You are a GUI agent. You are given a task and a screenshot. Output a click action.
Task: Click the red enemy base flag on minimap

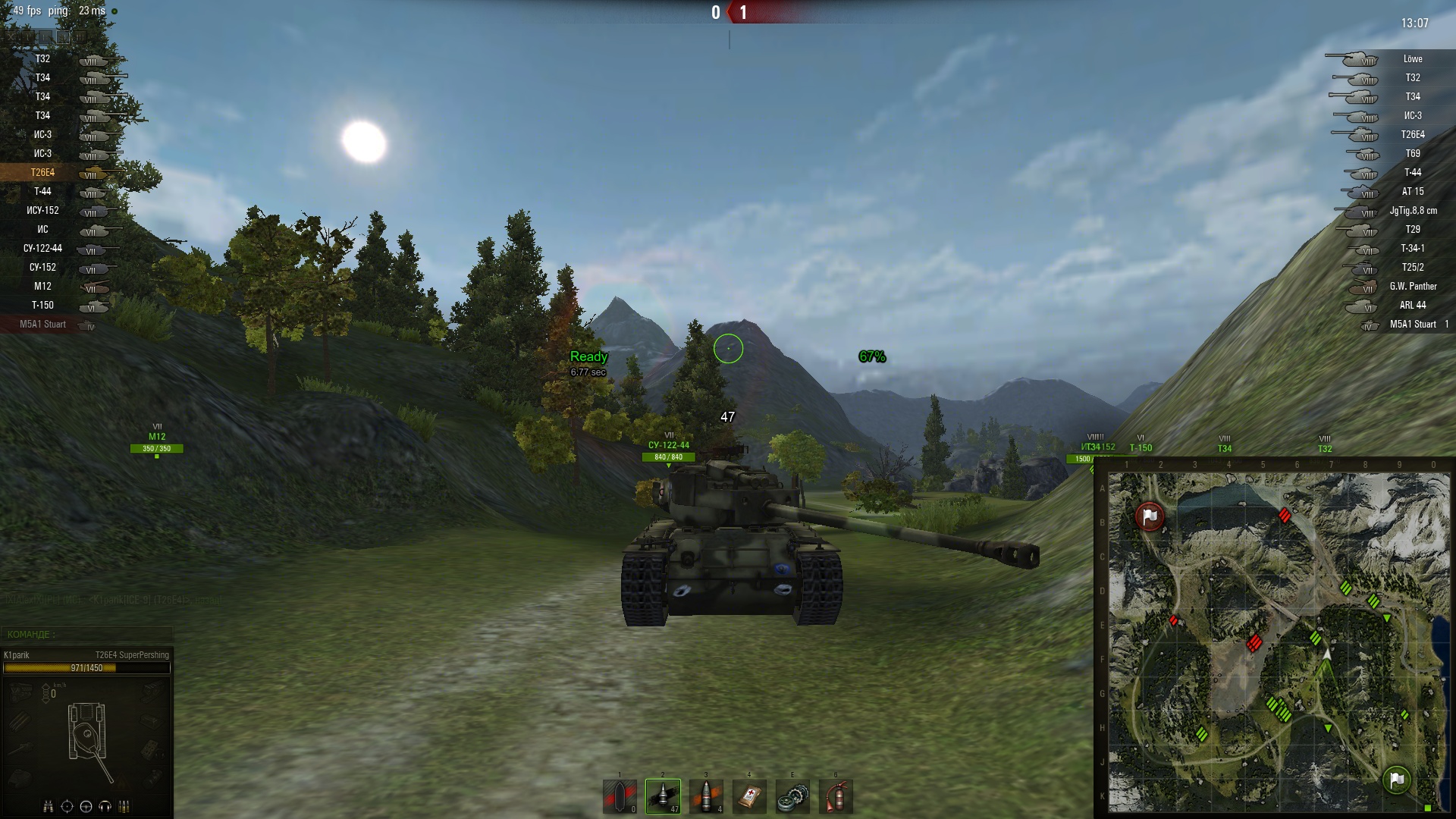(x=1150, y=516)
